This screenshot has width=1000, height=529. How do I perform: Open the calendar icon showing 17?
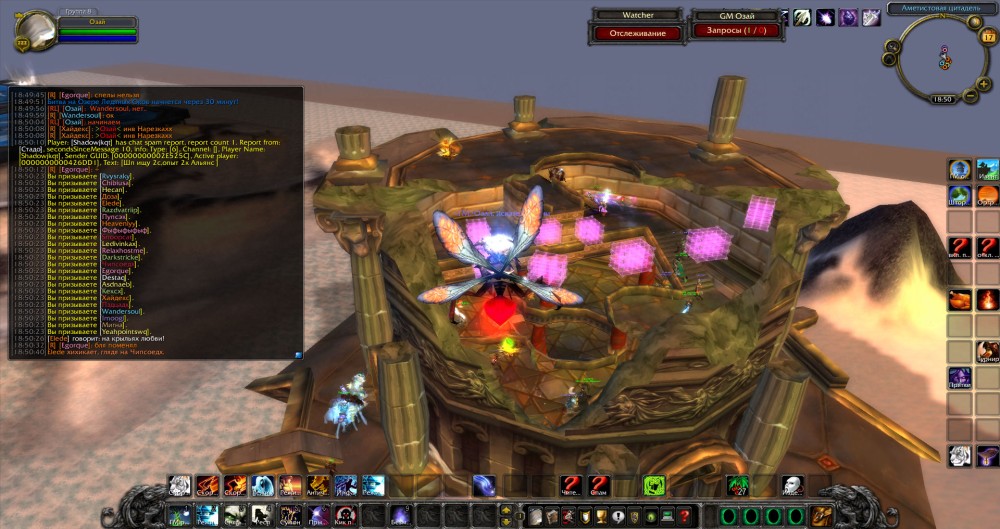[x=987, y=36]
